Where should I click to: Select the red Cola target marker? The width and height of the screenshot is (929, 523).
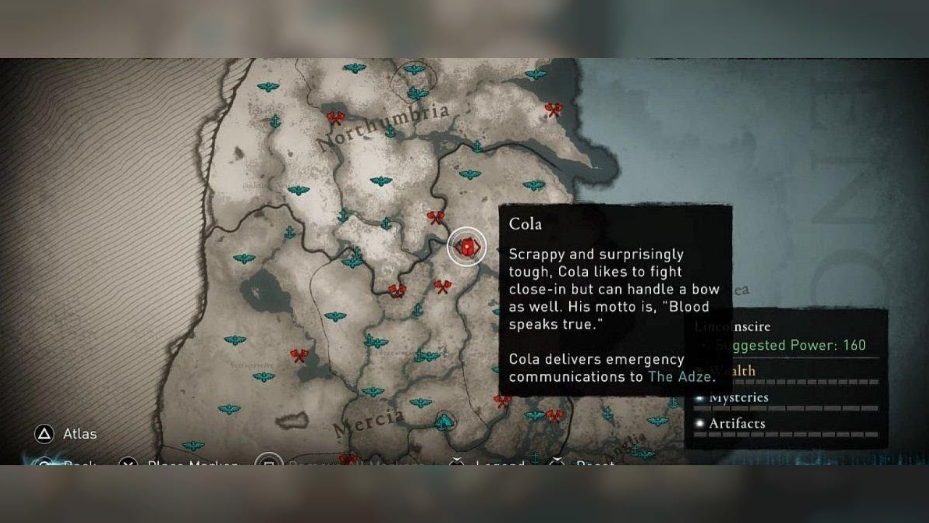[466, 246]
